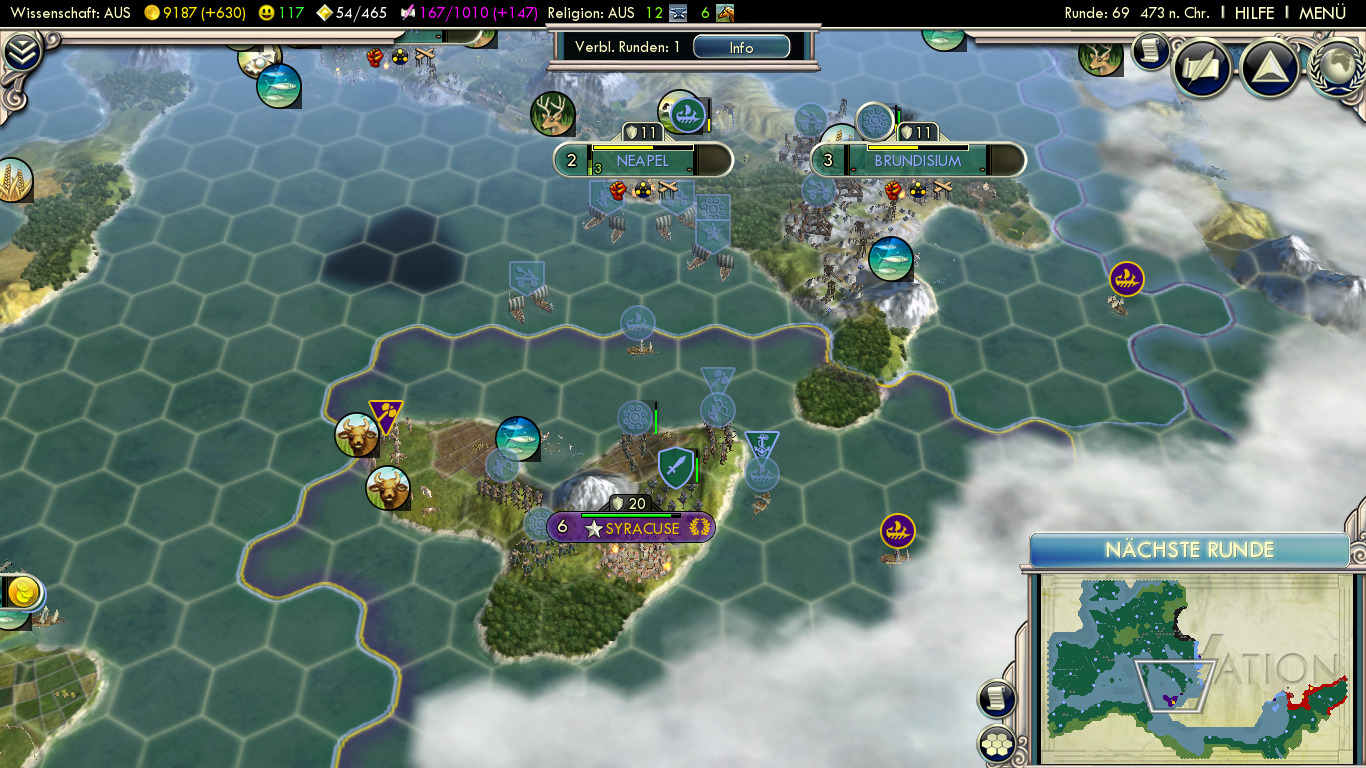
Task: Toggle the scroll button beside the minimap
Action: (997, 699)
